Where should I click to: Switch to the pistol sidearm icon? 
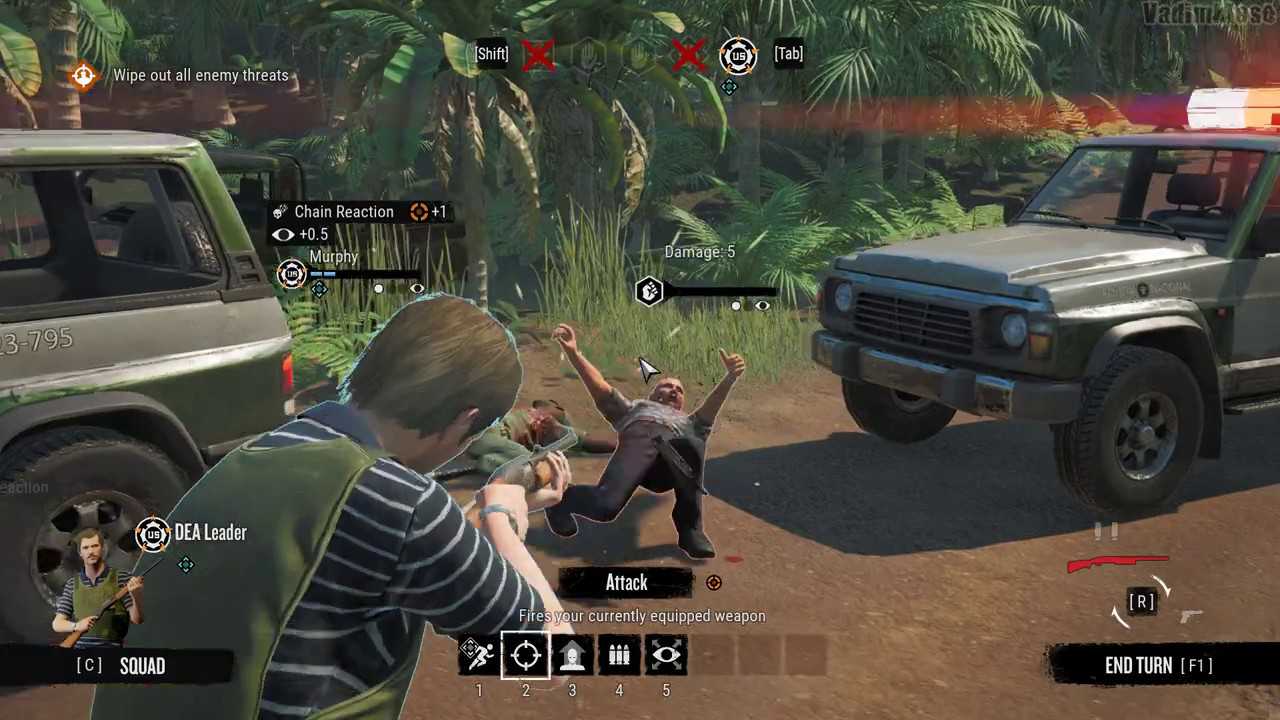pos(1191,616)
